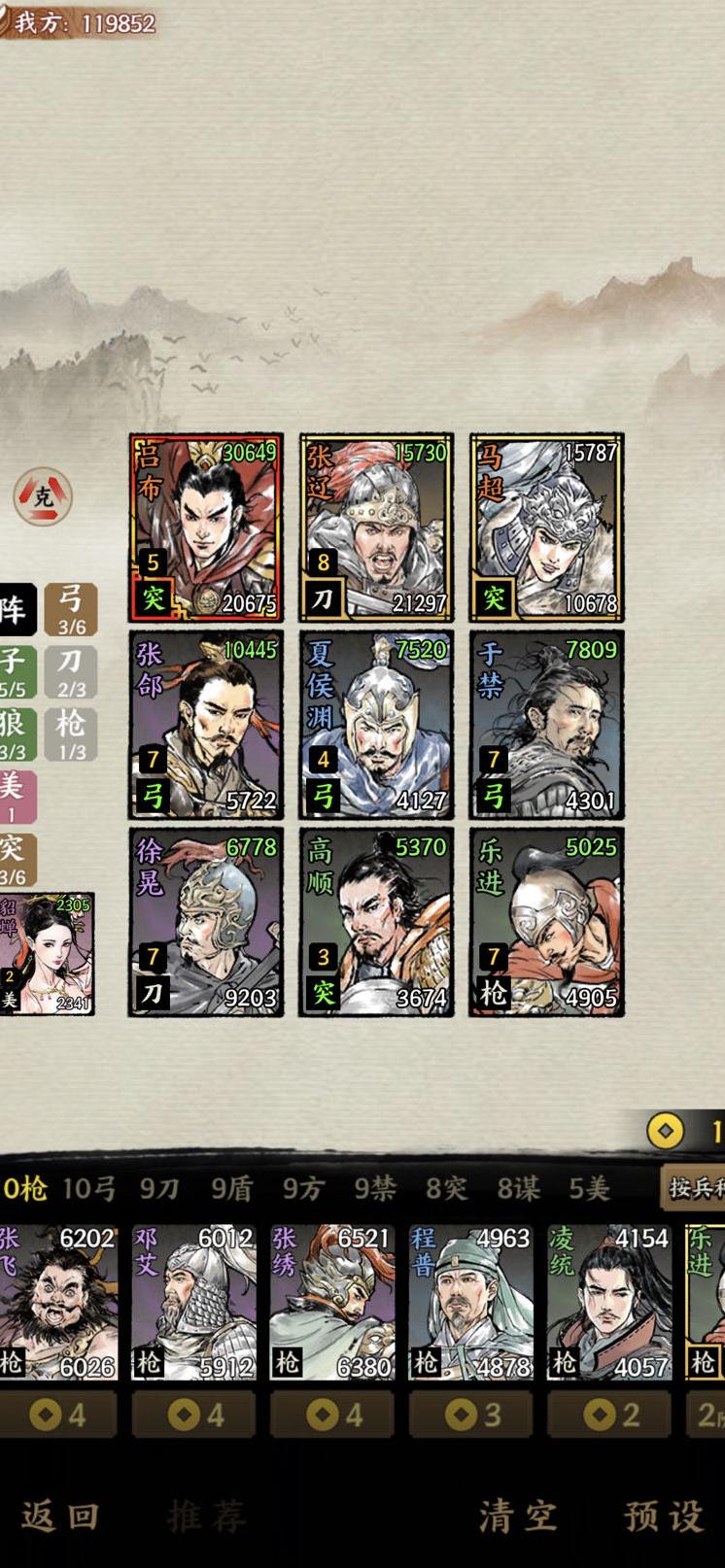Viewport: 725px width, 1568px height.
Task: Add 邓艾 from the roster
Action: pyautogui.click(x=194, y=1302)
